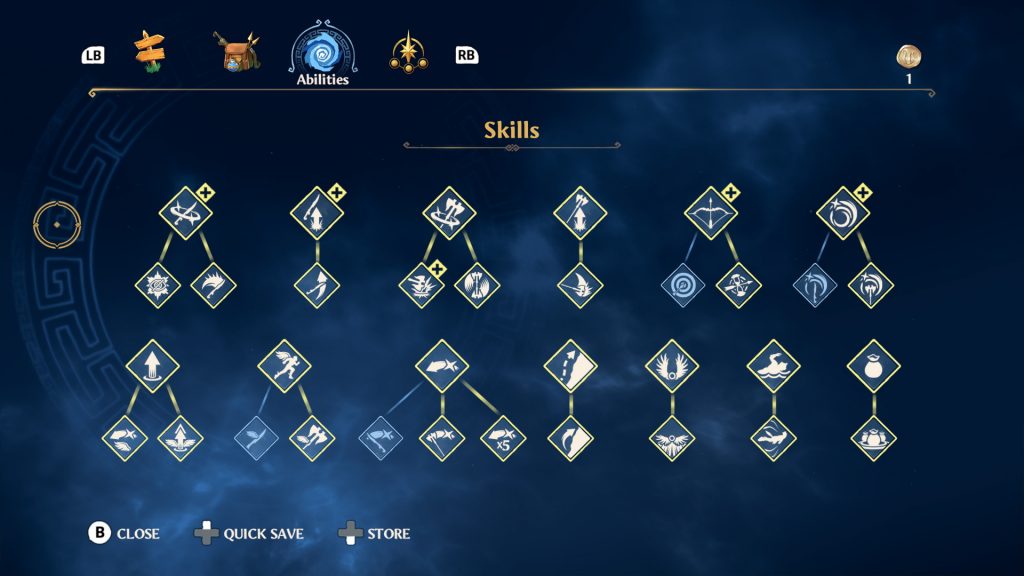
Task: Choose the spinning axe skill
Action: point(448,213)
